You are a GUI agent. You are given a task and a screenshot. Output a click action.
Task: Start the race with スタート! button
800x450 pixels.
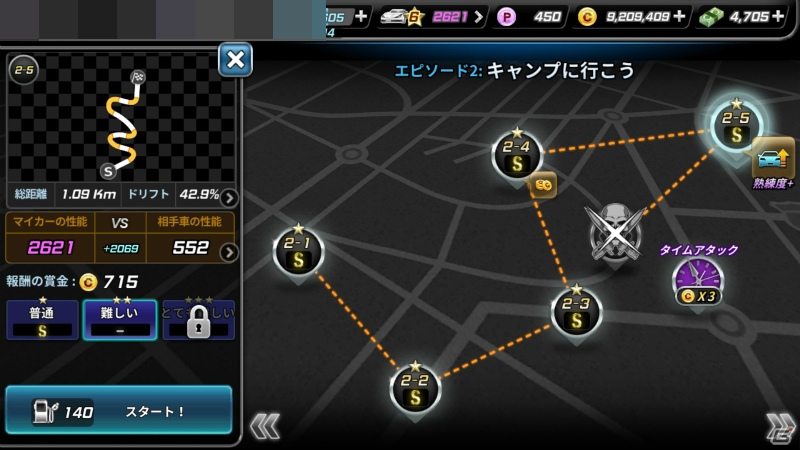coord(119,410)
